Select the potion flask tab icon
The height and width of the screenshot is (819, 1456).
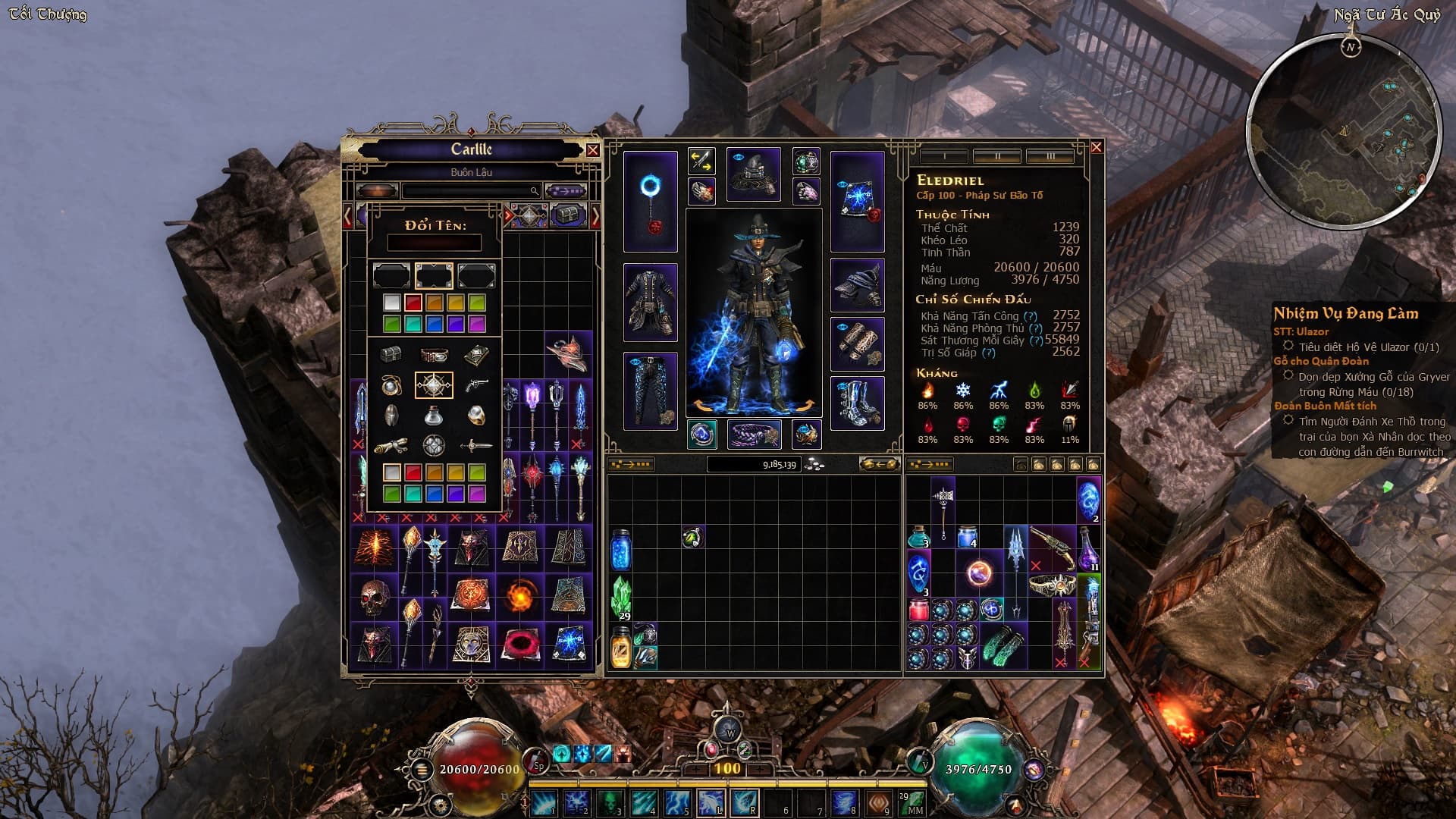click(x=434, y=416)
